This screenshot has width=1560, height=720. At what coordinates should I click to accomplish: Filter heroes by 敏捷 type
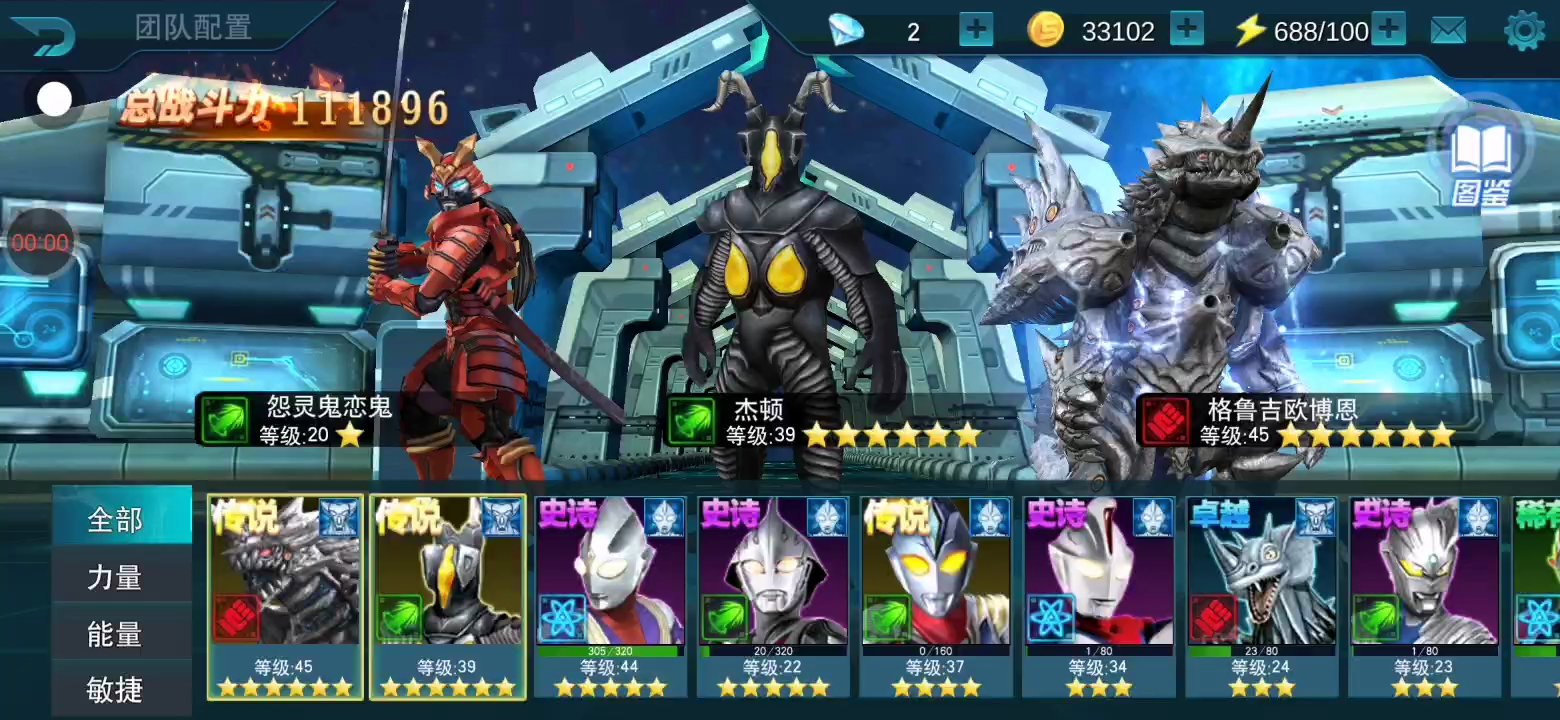coord(116,689)
